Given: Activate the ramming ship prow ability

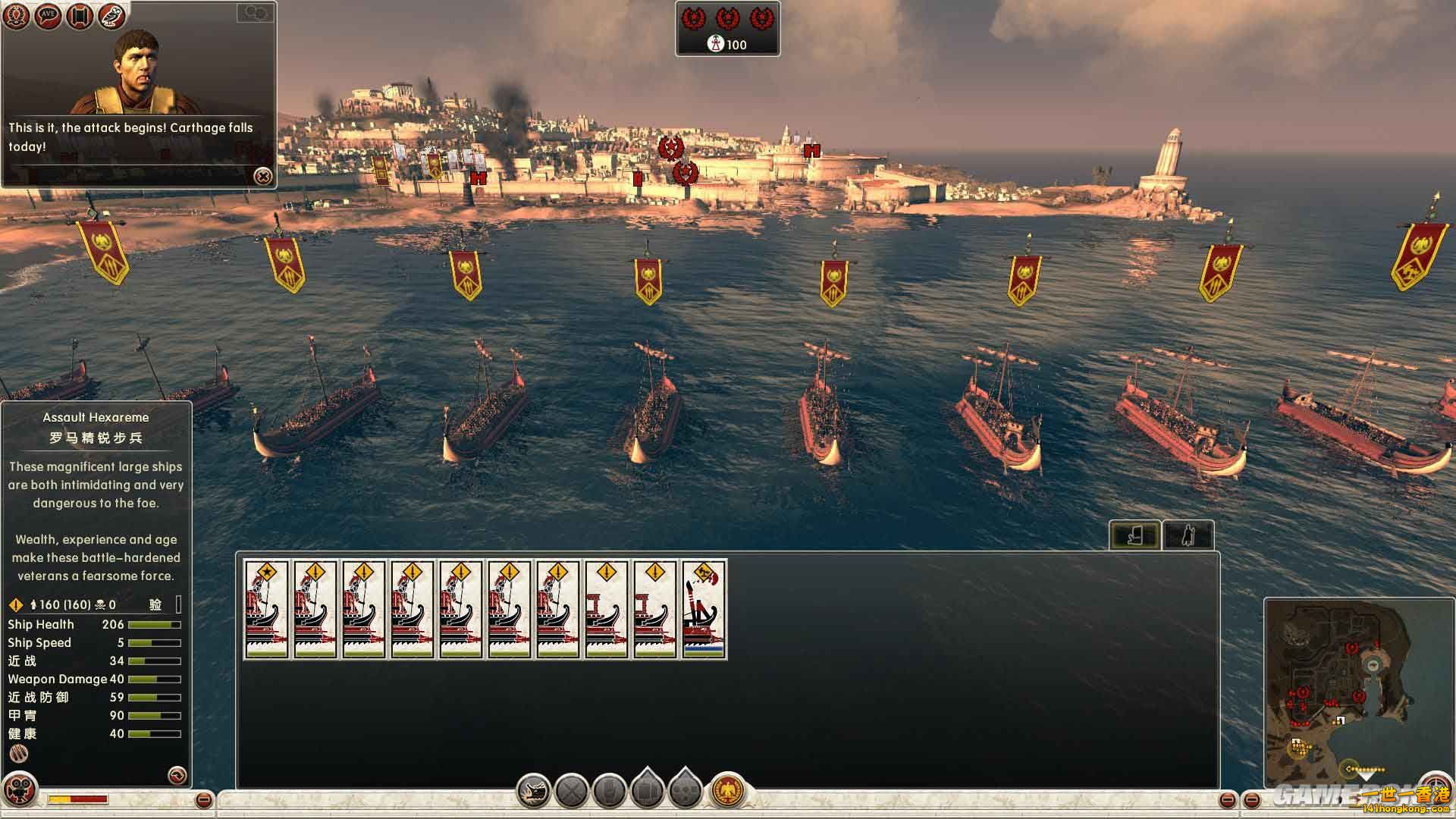Looking at the screenshot, I should coord(534,792).
